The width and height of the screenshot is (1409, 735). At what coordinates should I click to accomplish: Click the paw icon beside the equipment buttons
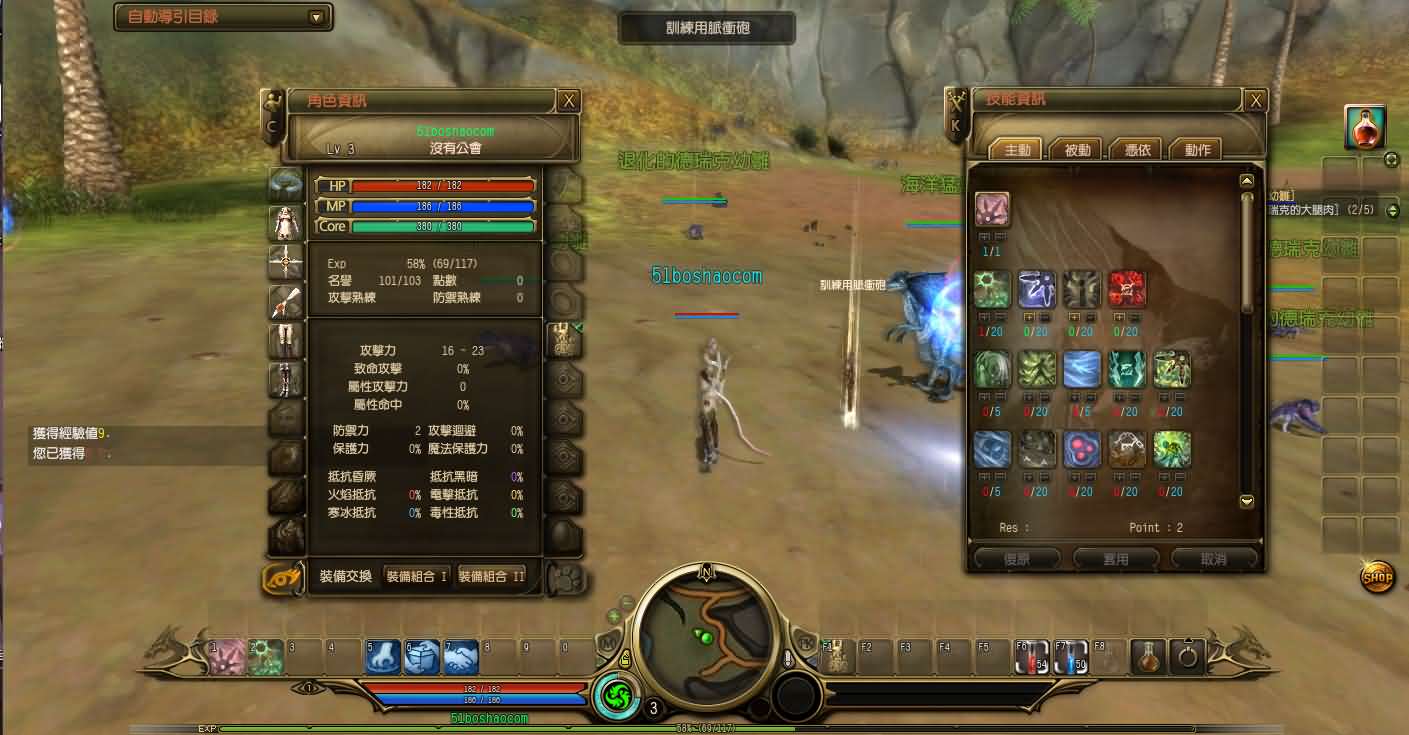coord(565,578)
